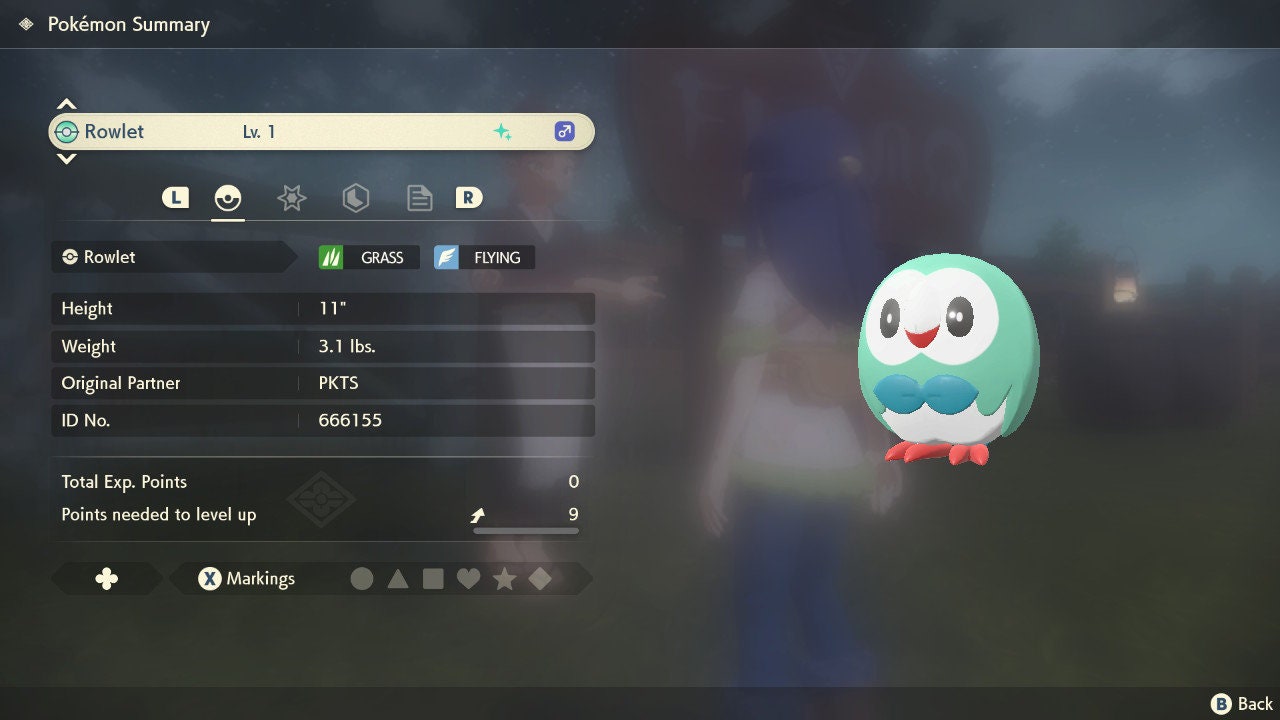Toggle the circle marking

[362, 579]
